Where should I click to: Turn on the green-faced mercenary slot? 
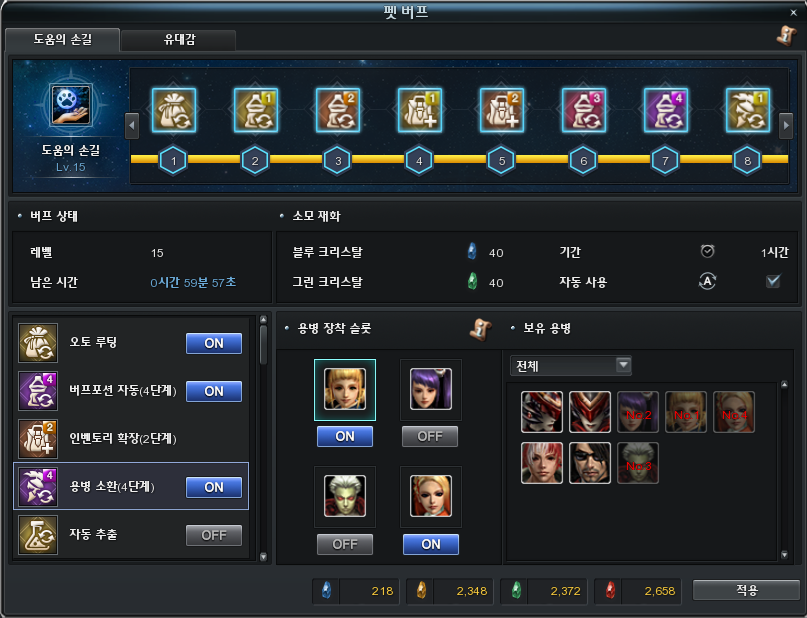coord(345,544)
